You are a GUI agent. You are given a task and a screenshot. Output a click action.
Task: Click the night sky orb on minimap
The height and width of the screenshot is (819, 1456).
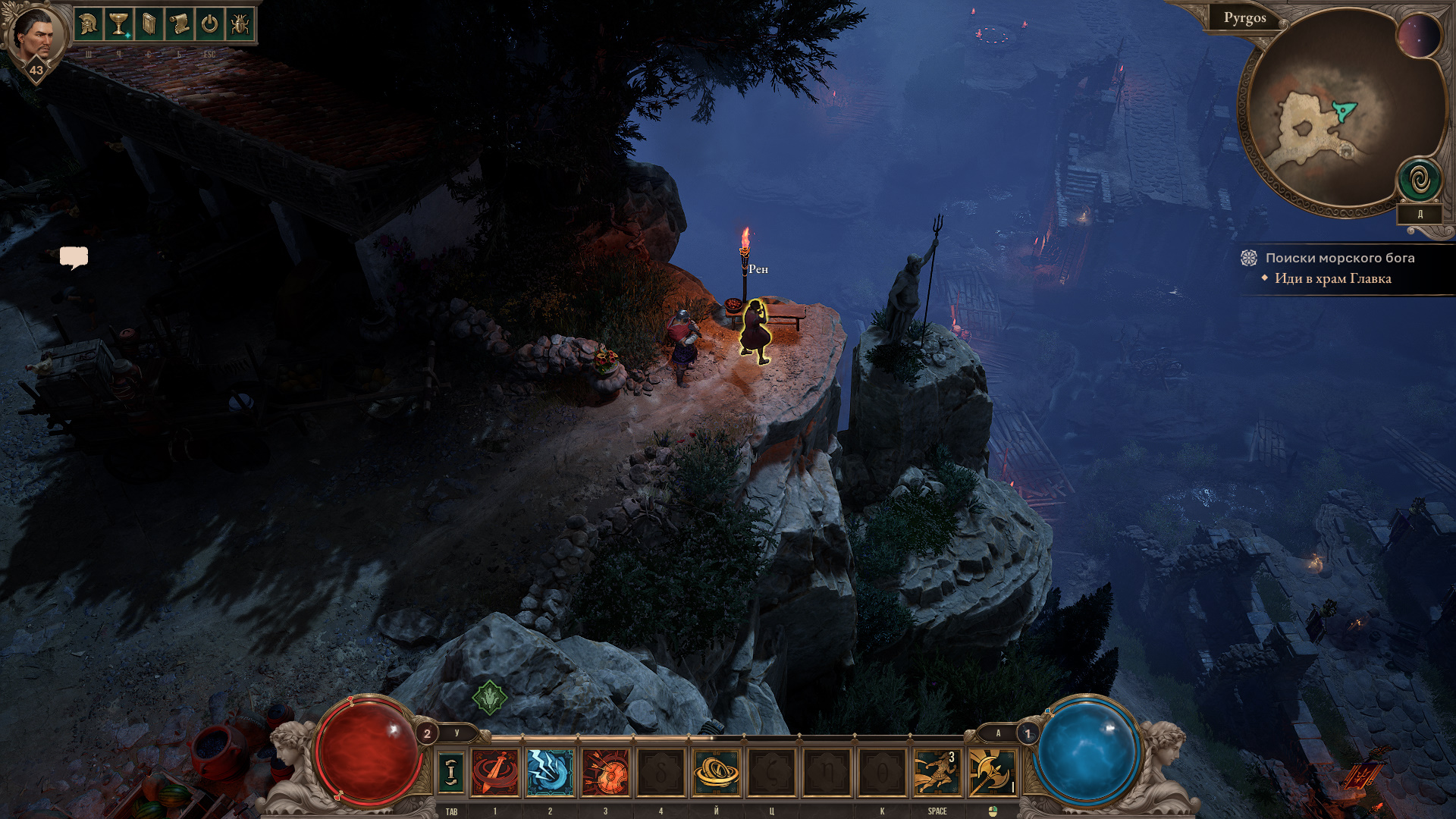tap(1418, 36)
